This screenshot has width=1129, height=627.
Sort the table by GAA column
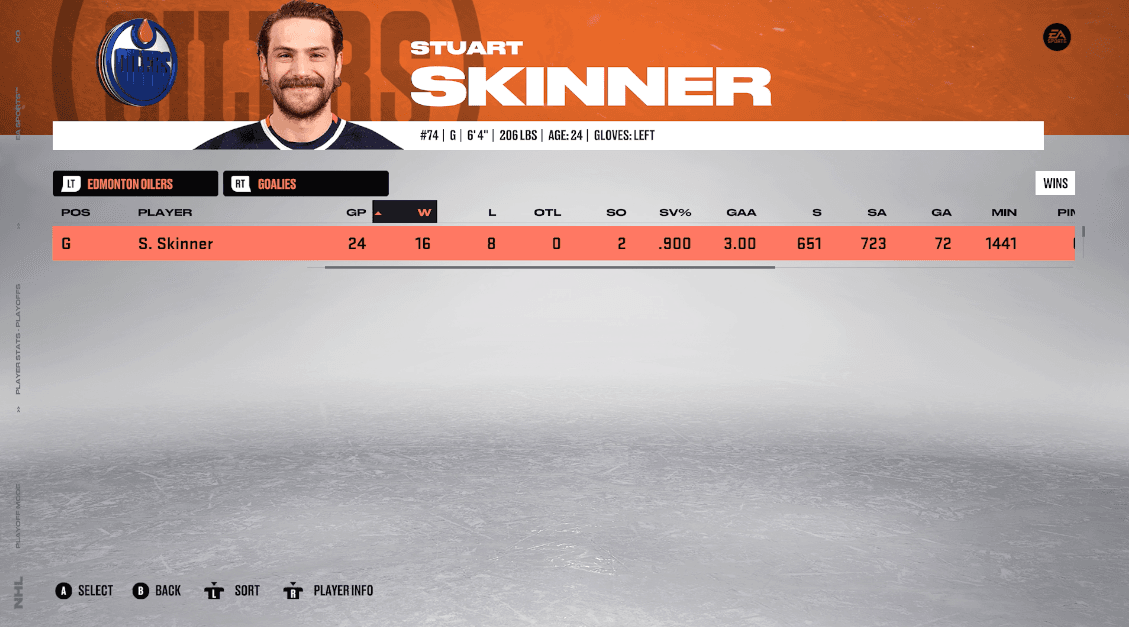click(741, 212)
